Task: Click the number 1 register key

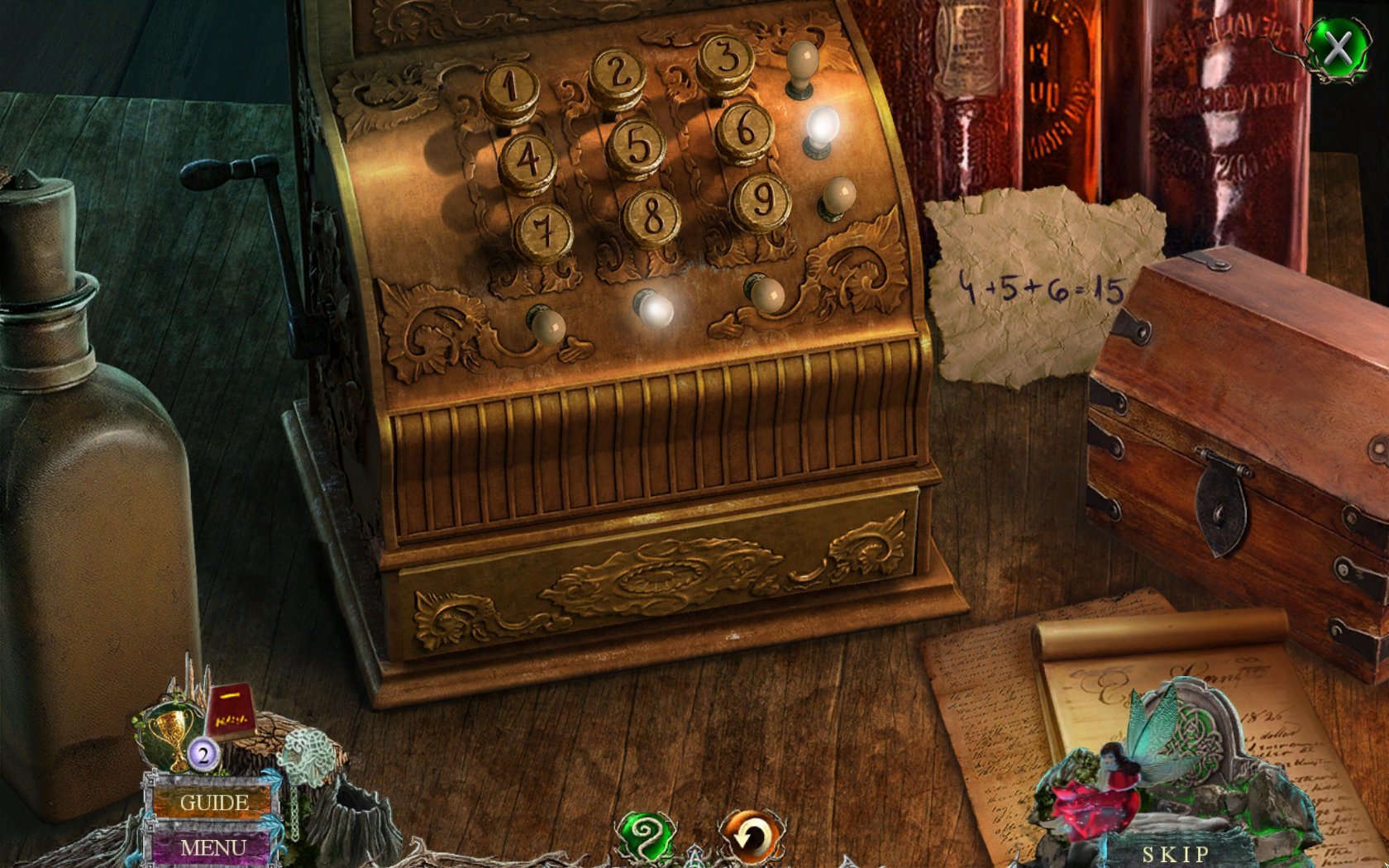Action: 510,87
